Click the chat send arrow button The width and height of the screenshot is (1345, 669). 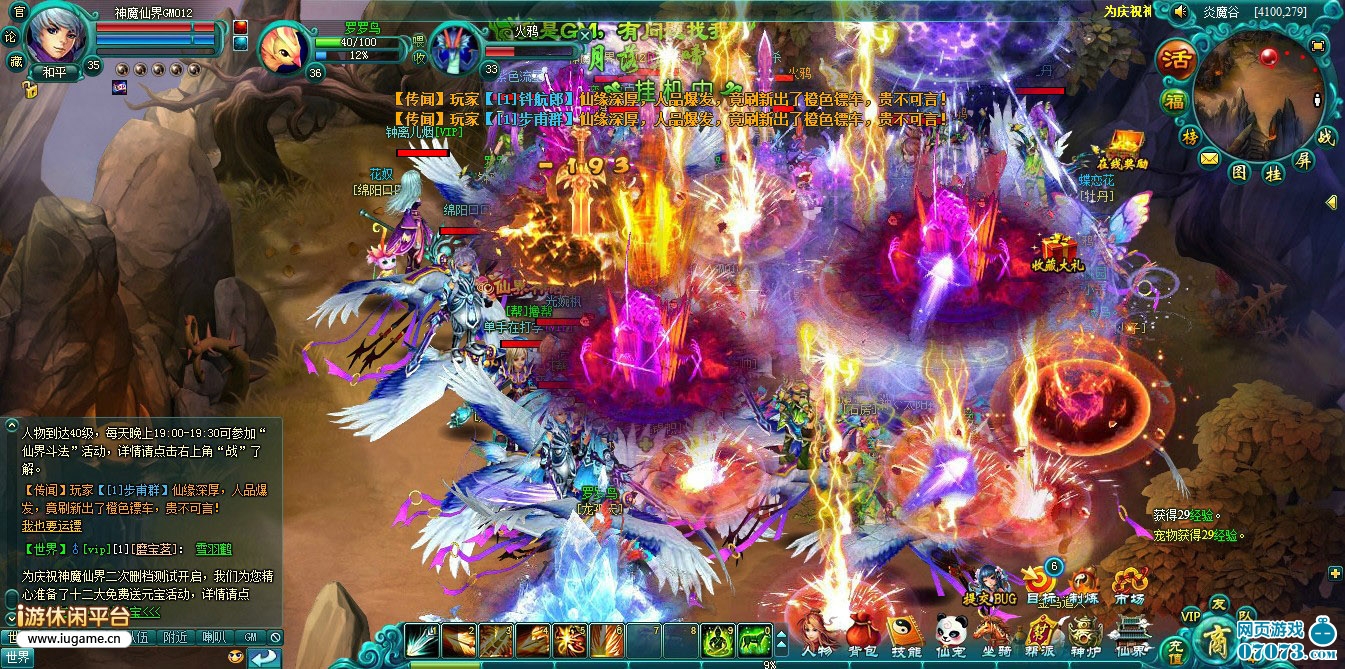[x=265, y=657]
